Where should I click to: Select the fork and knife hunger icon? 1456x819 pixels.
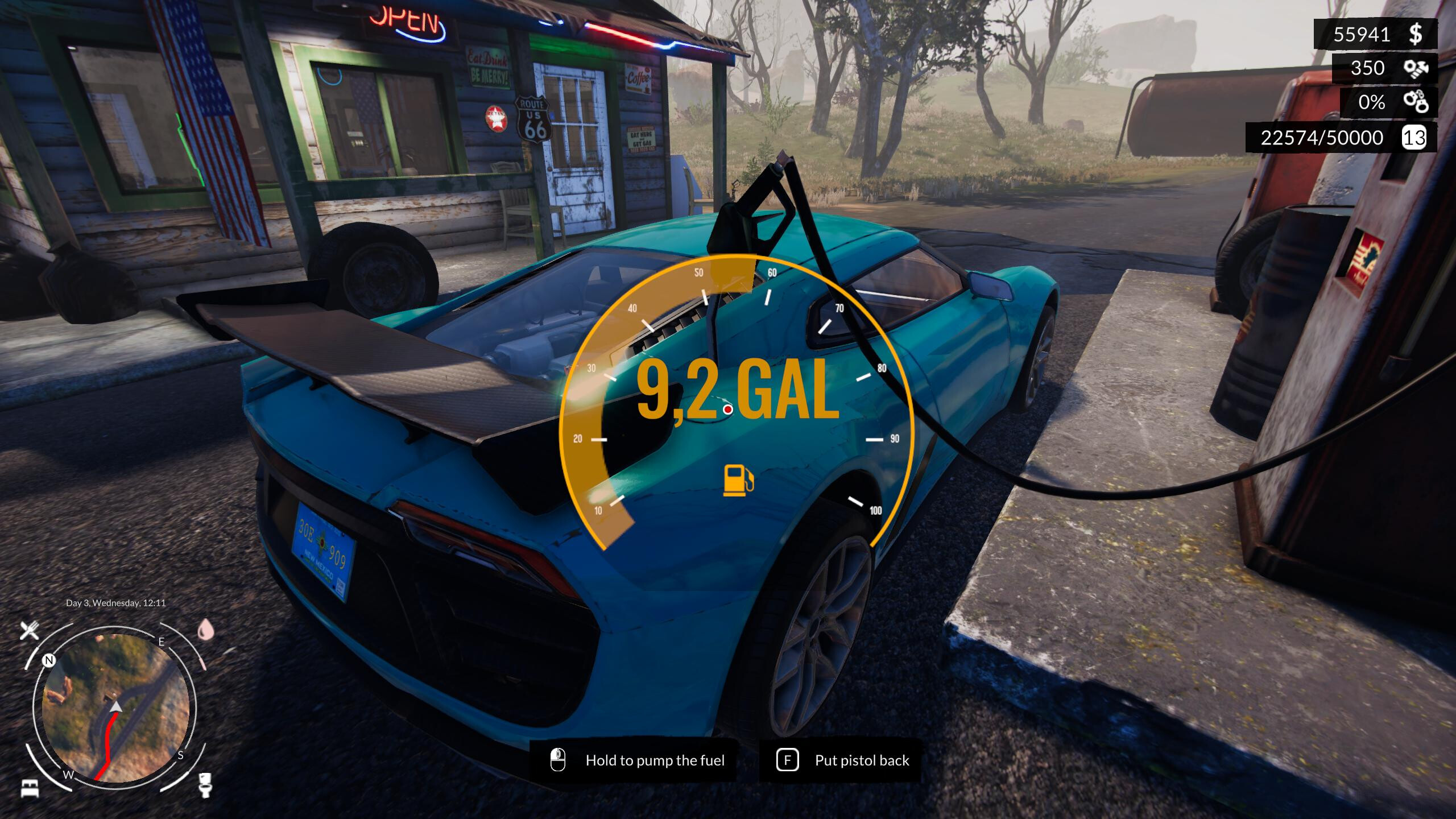(30, 630)
